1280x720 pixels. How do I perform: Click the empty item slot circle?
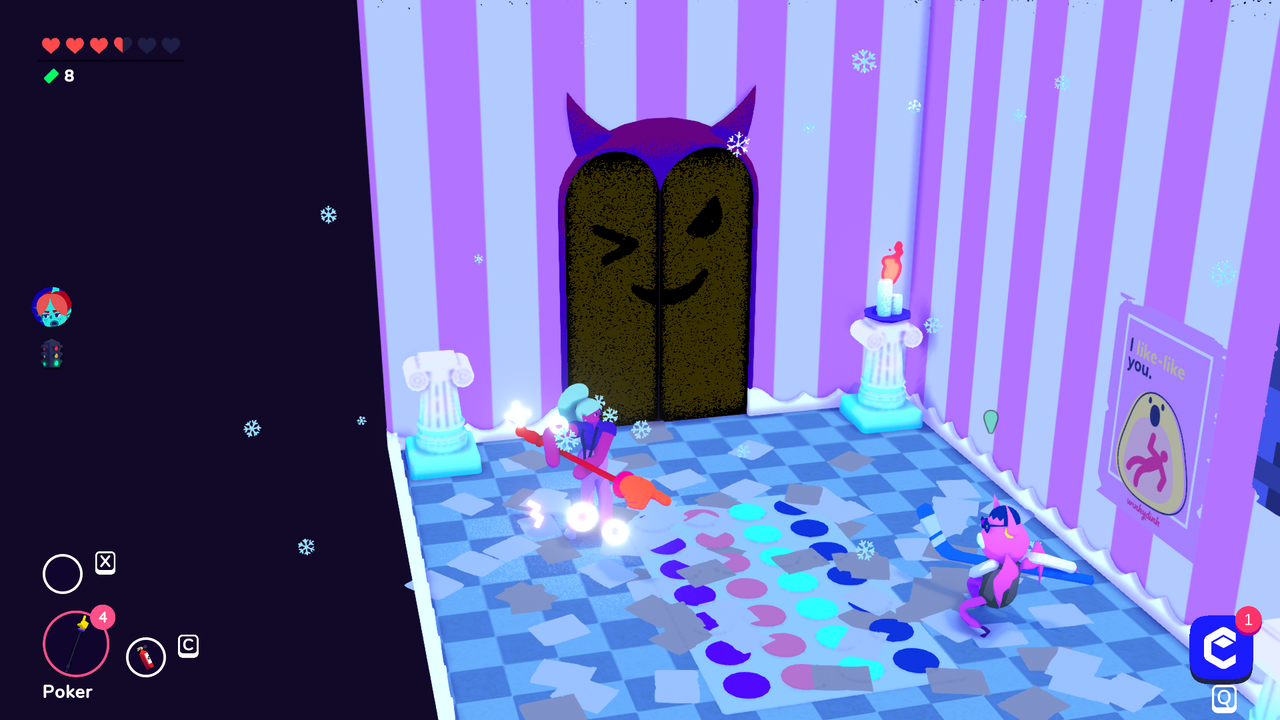[62, 574]
